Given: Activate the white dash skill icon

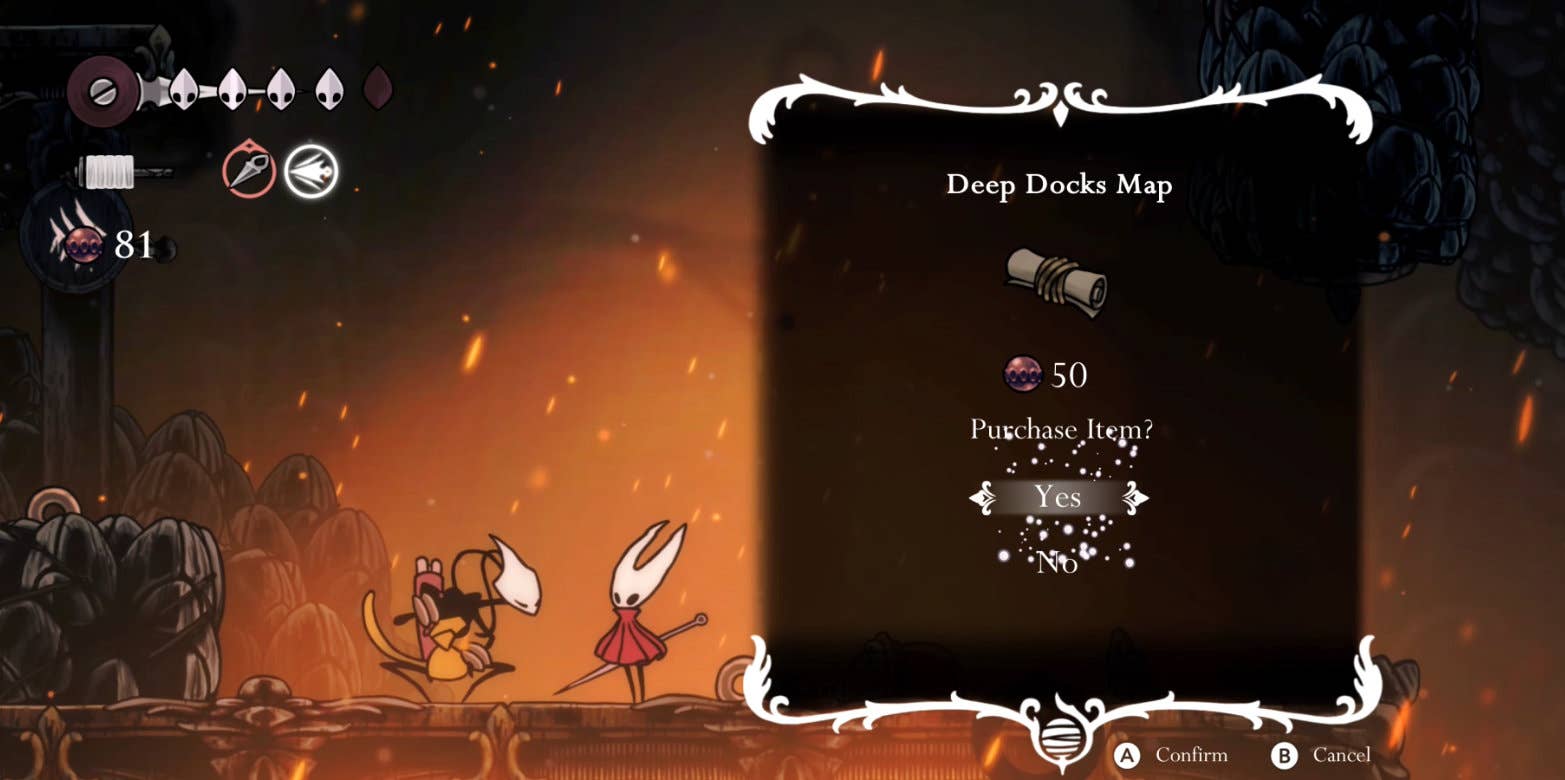Looking at the screenshot, I should [310, 172].
